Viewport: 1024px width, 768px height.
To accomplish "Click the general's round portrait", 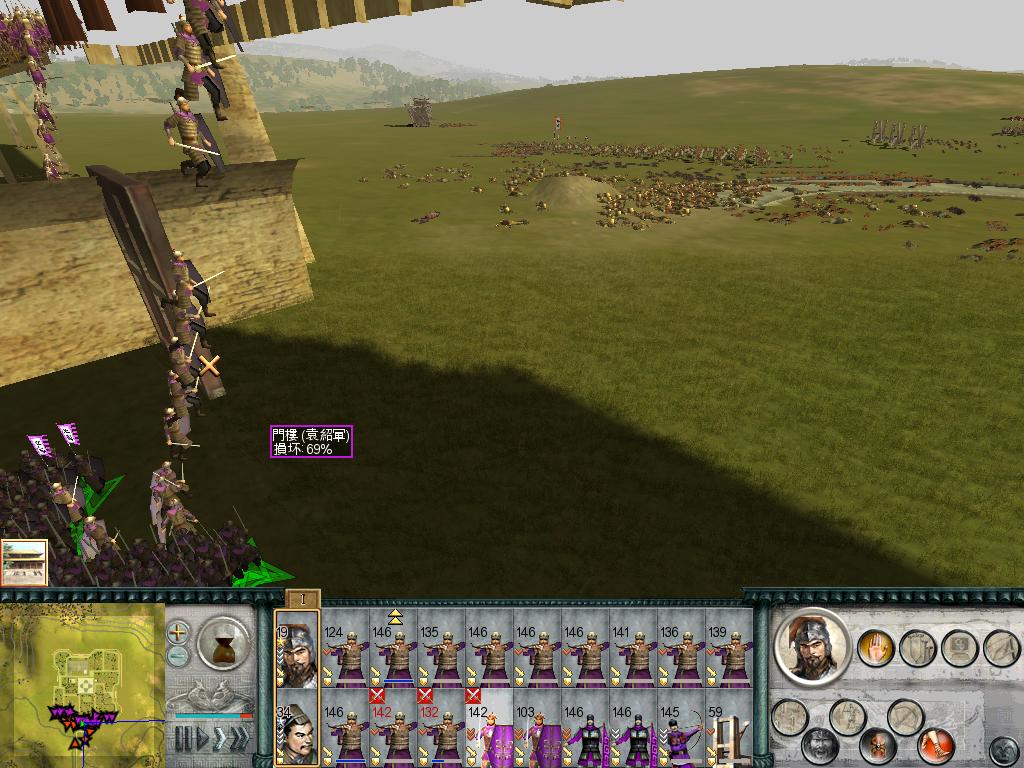I will tap(812, 646).
